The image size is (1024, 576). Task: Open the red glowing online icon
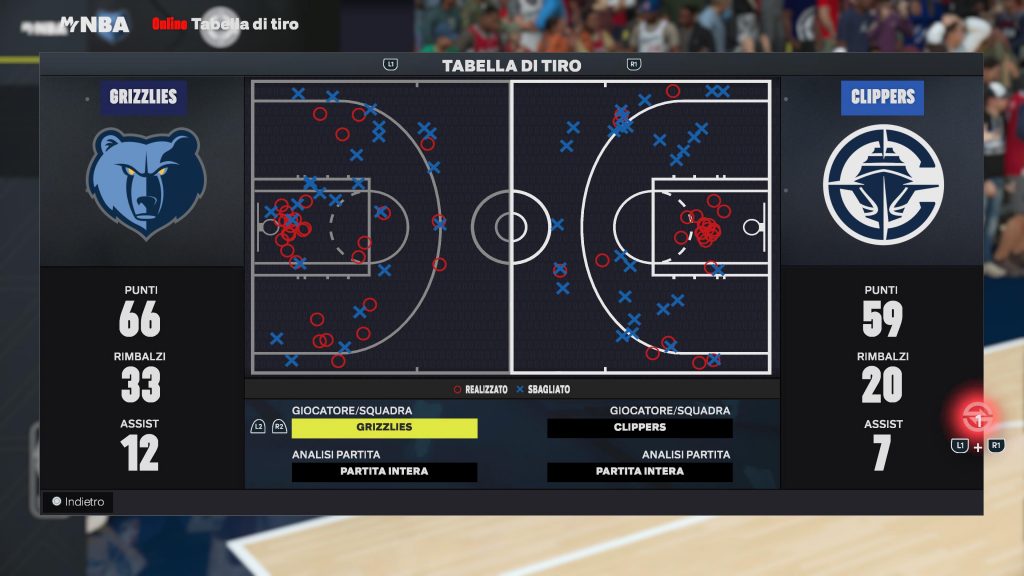[977, 416]
